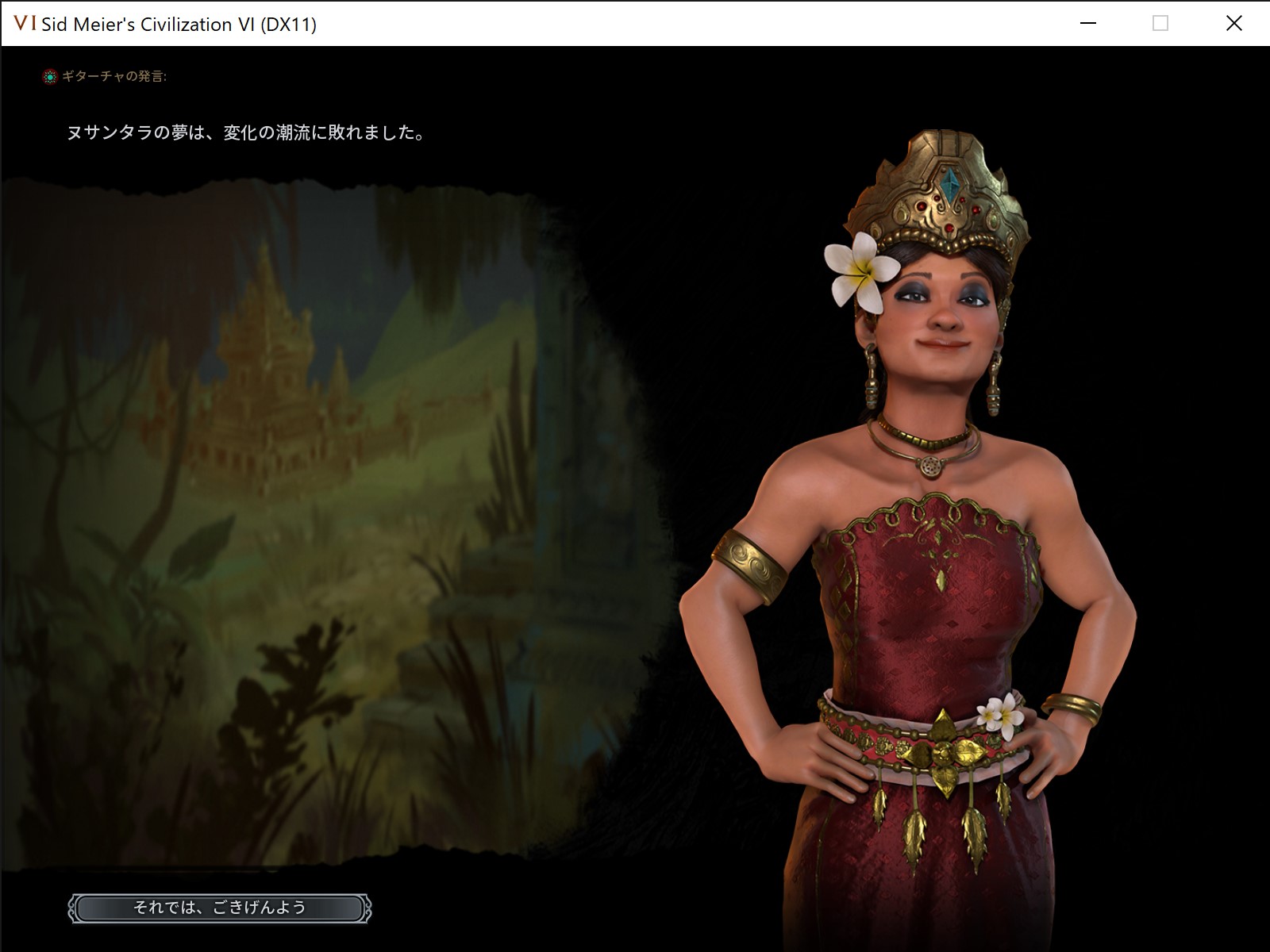Image resolution: width=1270 pixels, height=952 pixels.
Task: Close the Civilization VI window
Action: [1233, 24]
